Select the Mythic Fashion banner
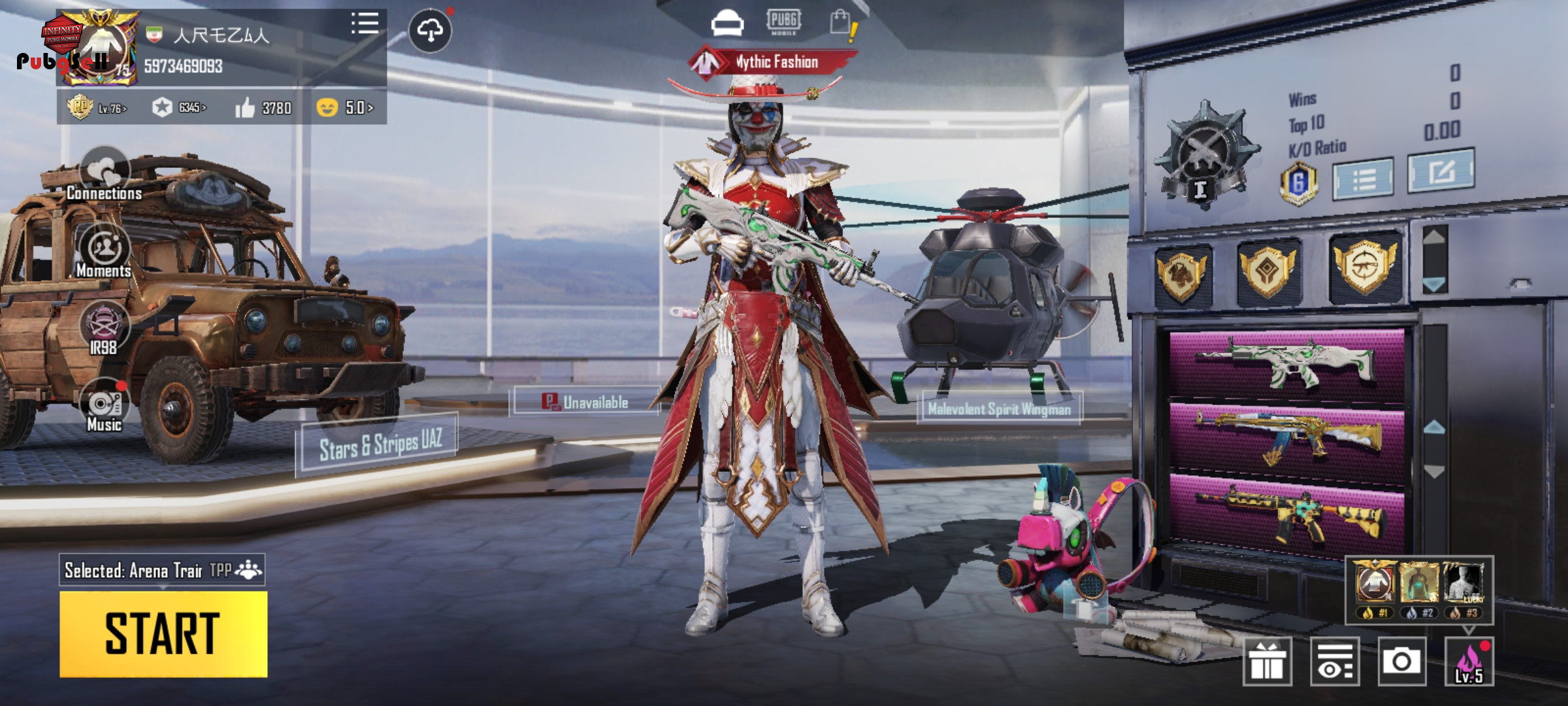Screen dimensions: 1568x706 pyautogui.click(x=774, y=62)
